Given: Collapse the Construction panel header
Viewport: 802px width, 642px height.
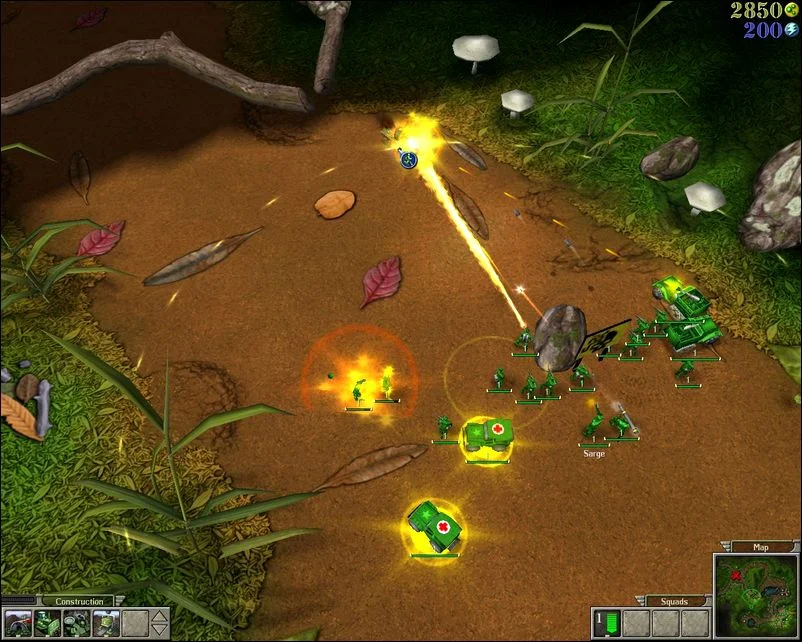Looking at the screenshot, I should tap(78, 601).
